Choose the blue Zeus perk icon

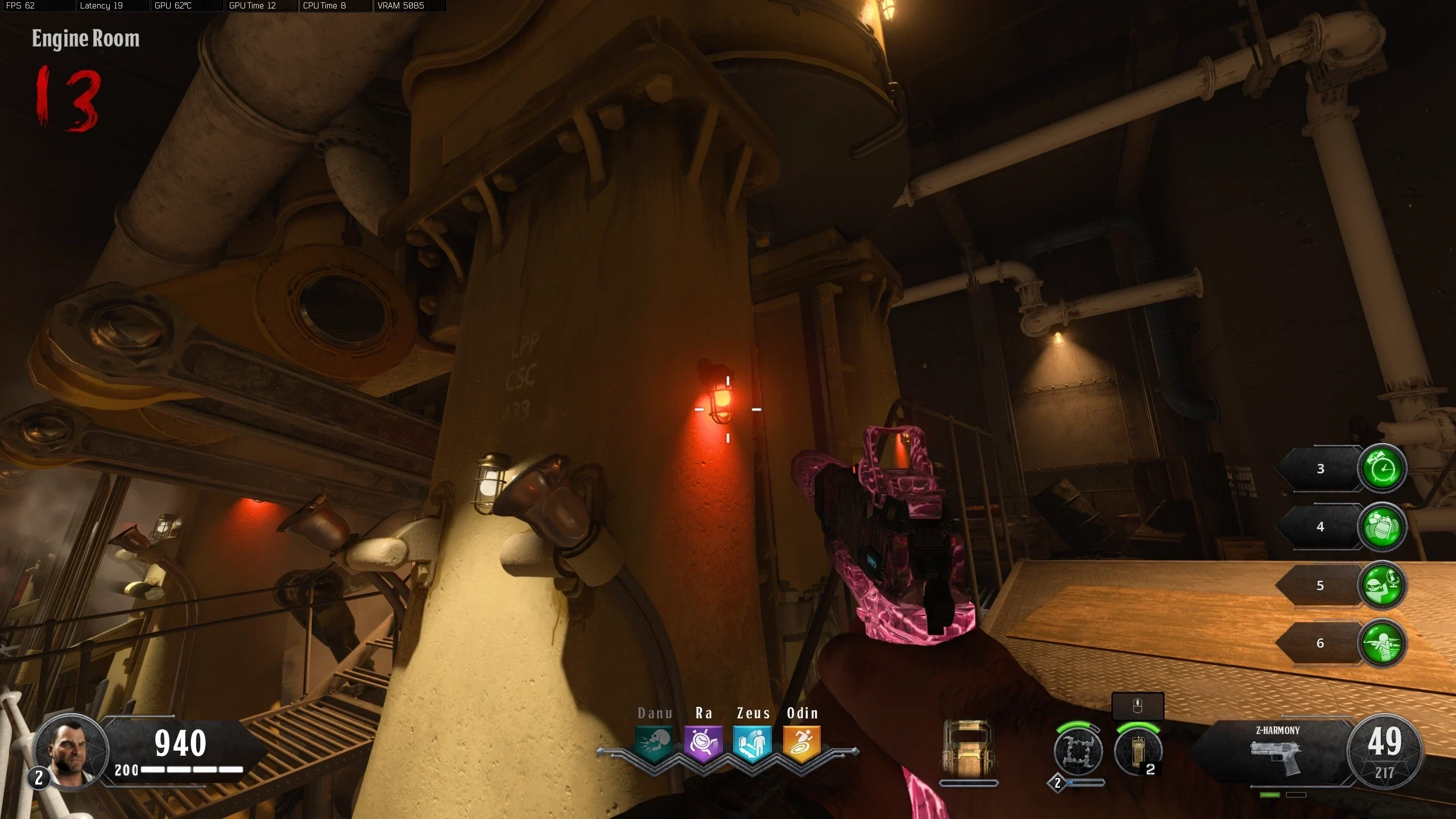(752, 743)
